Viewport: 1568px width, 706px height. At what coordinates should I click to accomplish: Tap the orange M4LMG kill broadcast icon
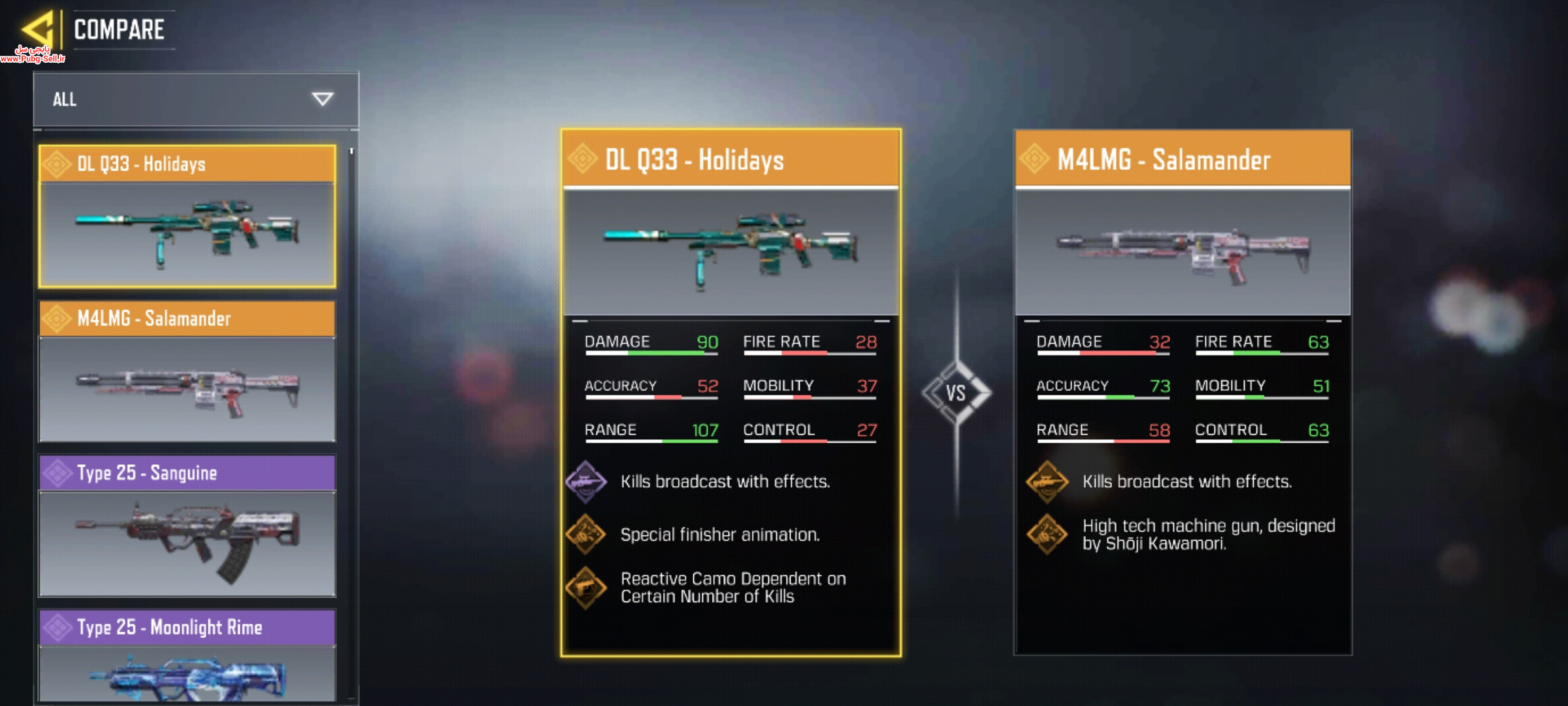(x=1047, y=482)
